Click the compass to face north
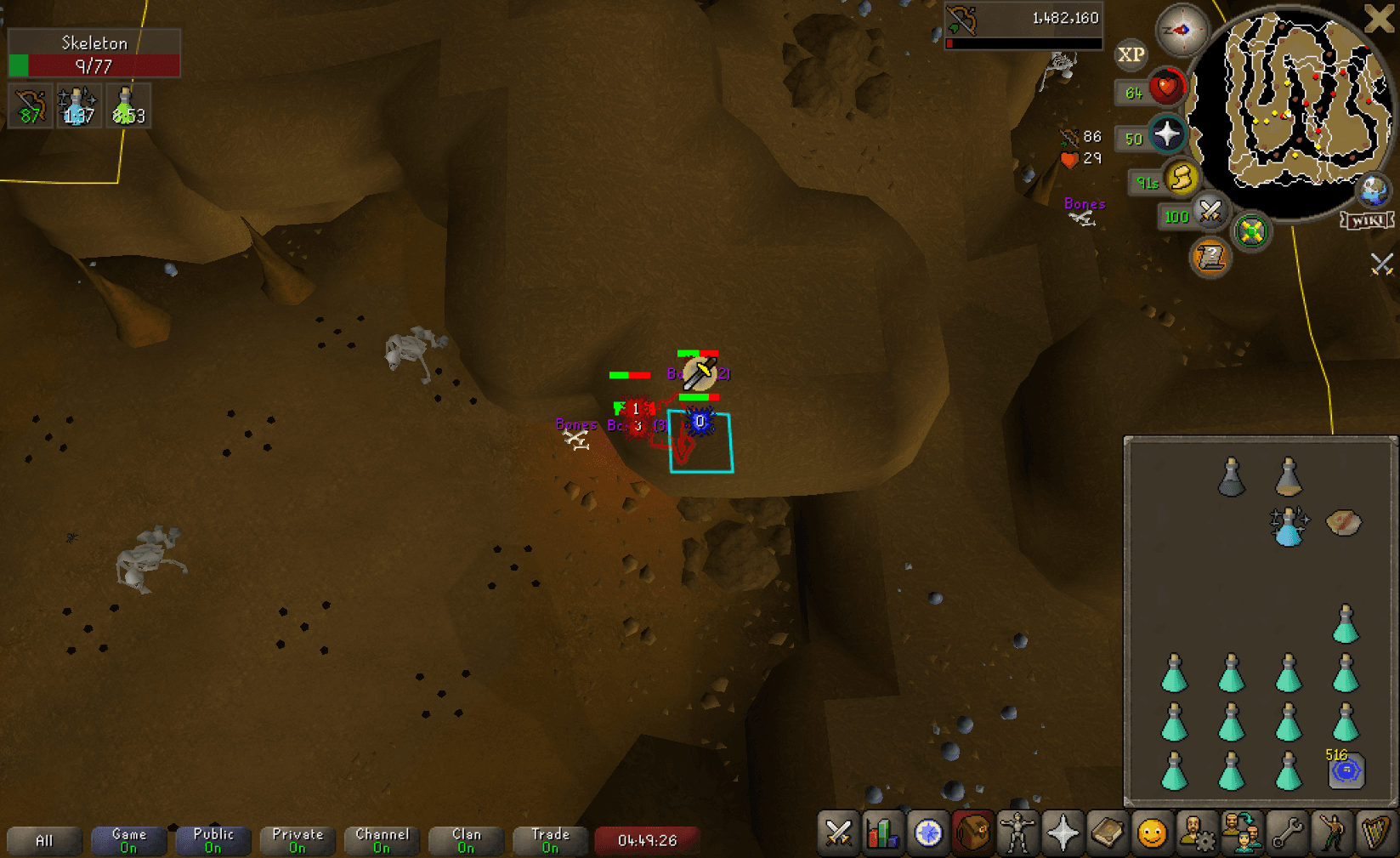This screenshot has width=1400, height=858. (1182, 31)
